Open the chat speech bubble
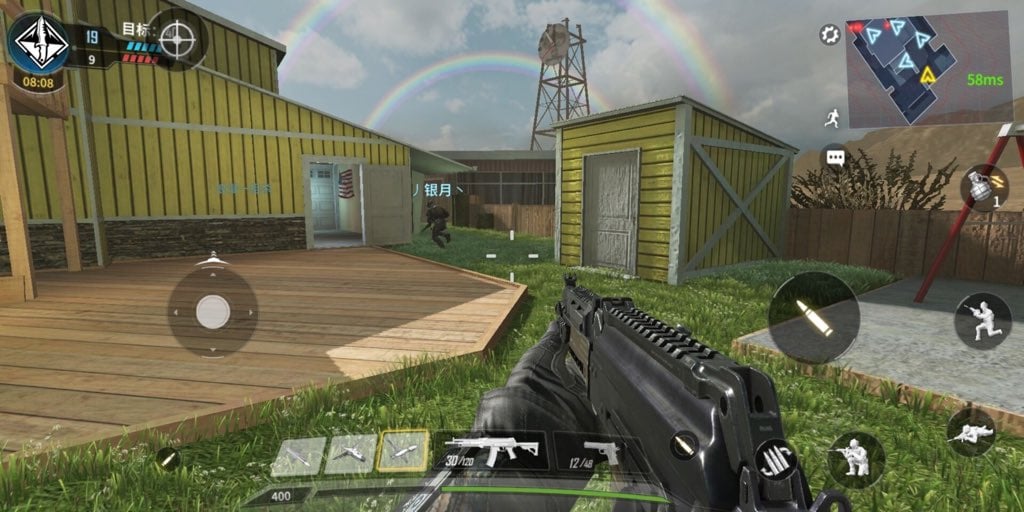 click(834, 158)
